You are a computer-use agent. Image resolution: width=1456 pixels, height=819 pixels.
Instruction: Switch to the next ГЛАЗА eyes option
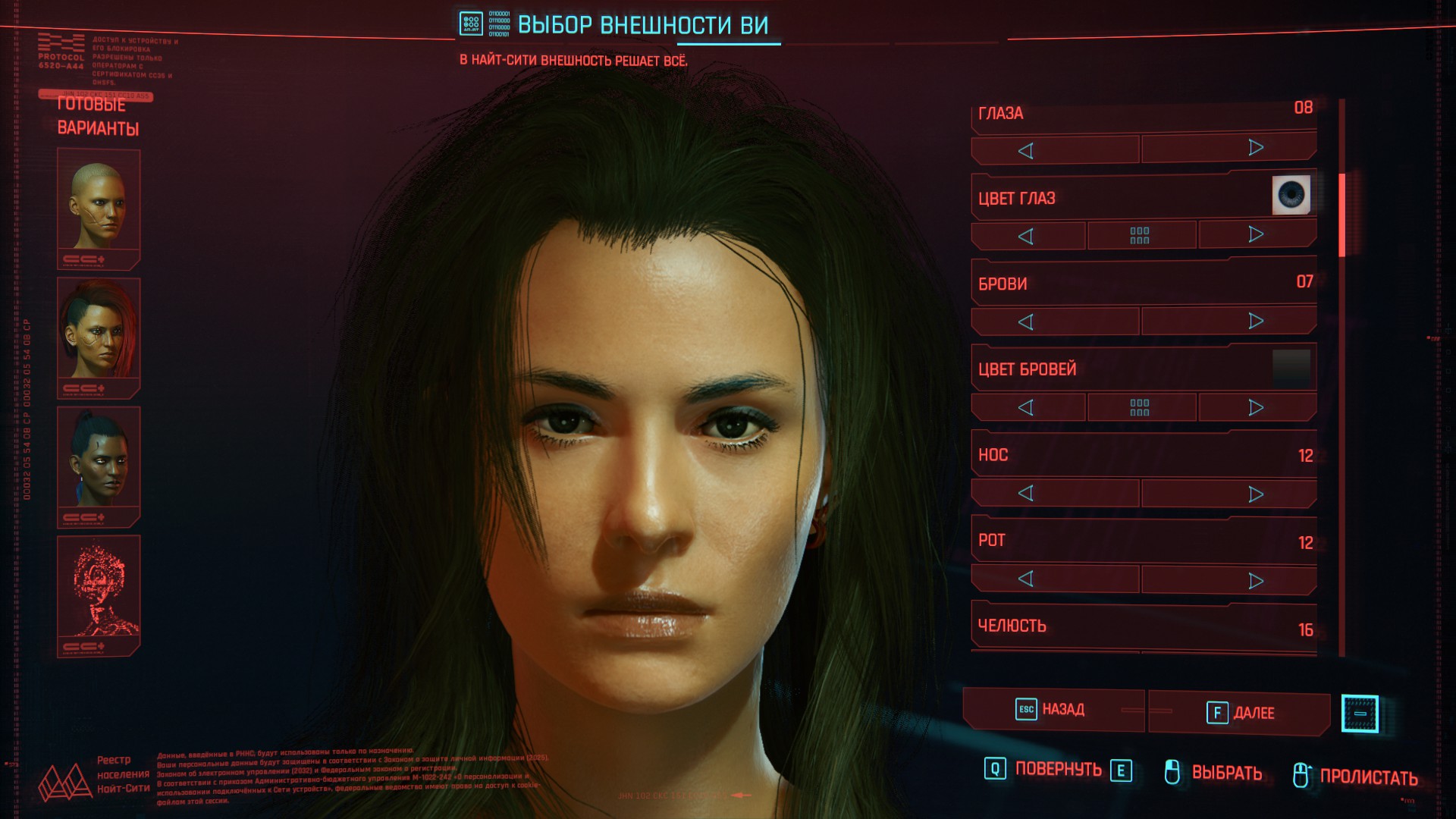(x=1256, y=149)
